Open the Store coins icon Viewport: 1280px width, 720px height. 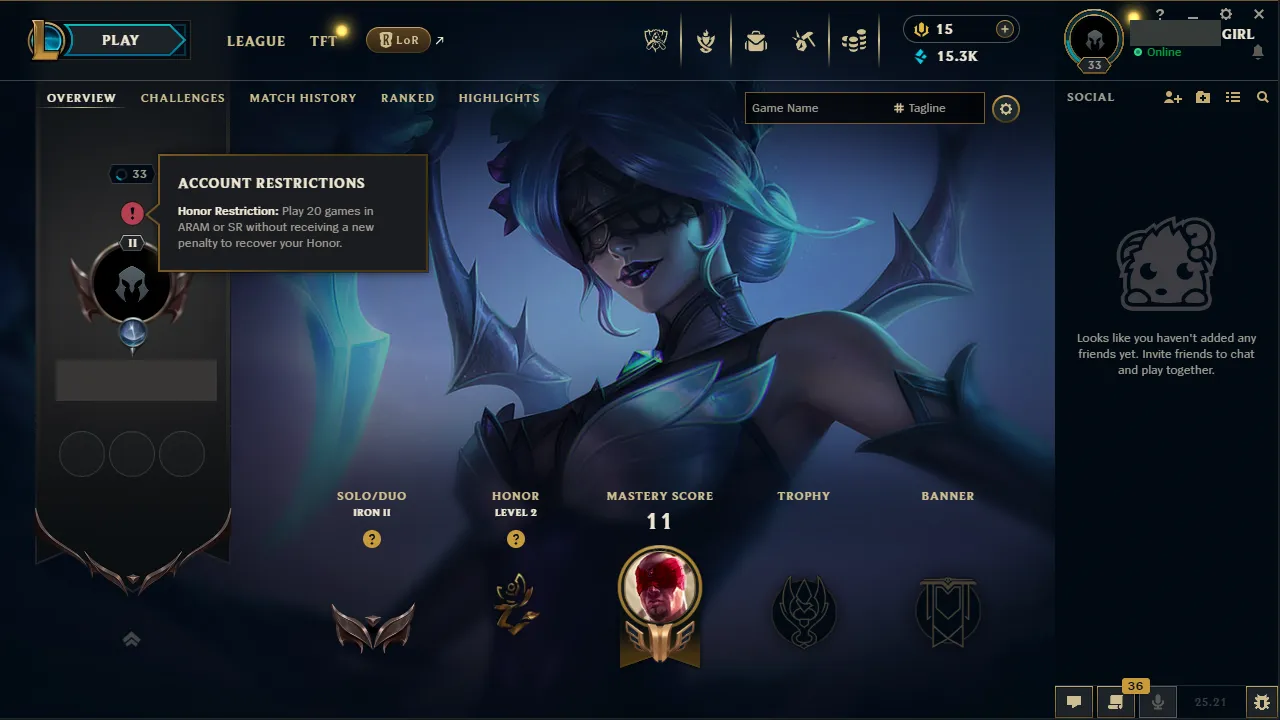(x=855, y=40)
